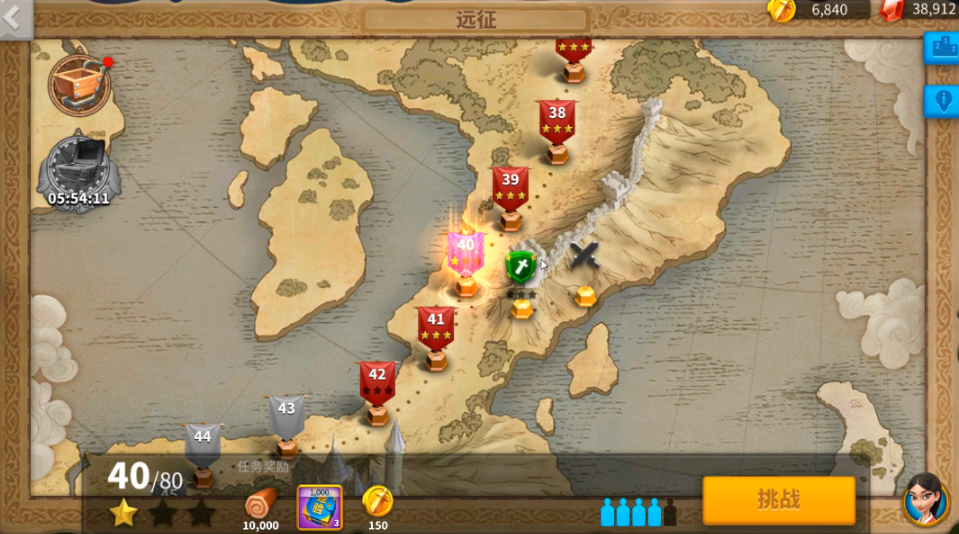Viewport: 959px width, 534px height.
Task: Click the red gem currency counter
Action: point(920,10)
